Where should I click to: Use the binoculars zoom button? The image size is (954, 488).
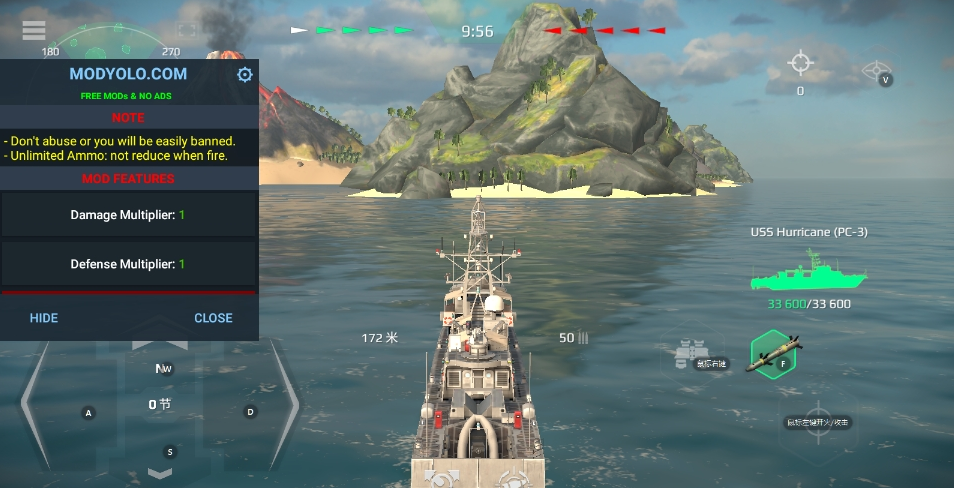point(687,351)
